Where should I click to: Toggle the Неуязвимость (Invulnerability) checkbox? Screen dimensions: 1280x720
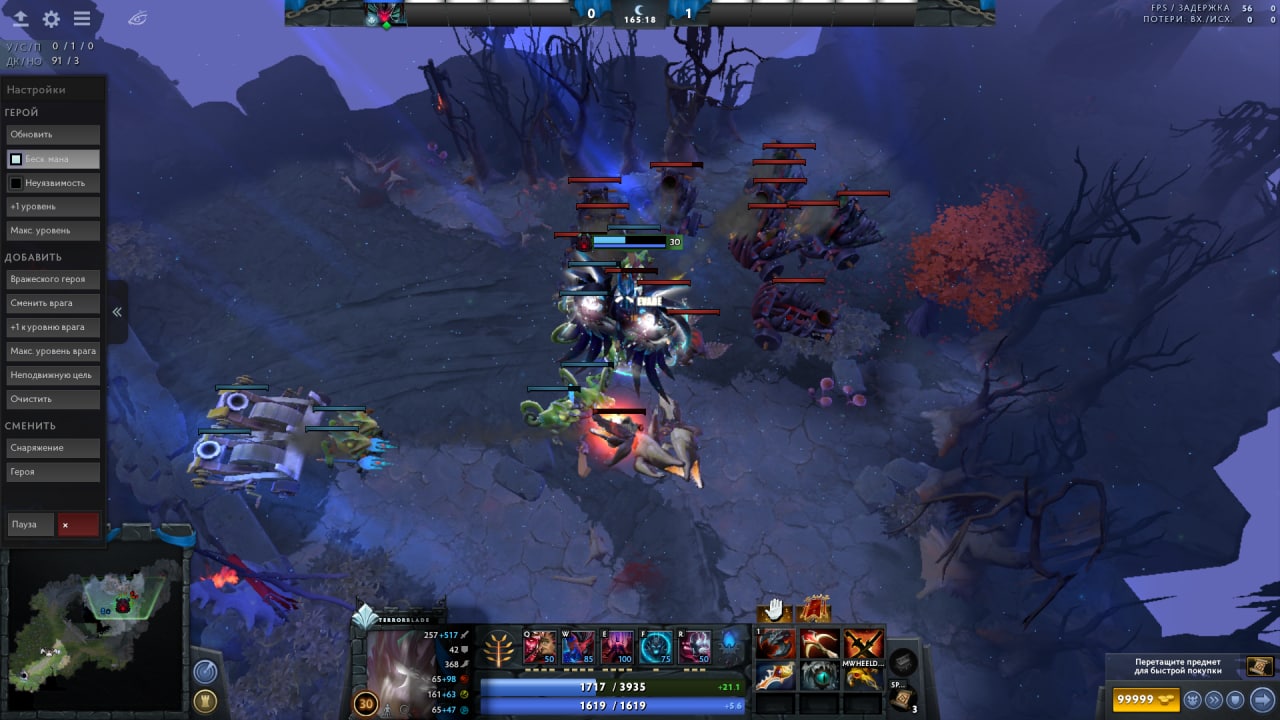point(16,183)
